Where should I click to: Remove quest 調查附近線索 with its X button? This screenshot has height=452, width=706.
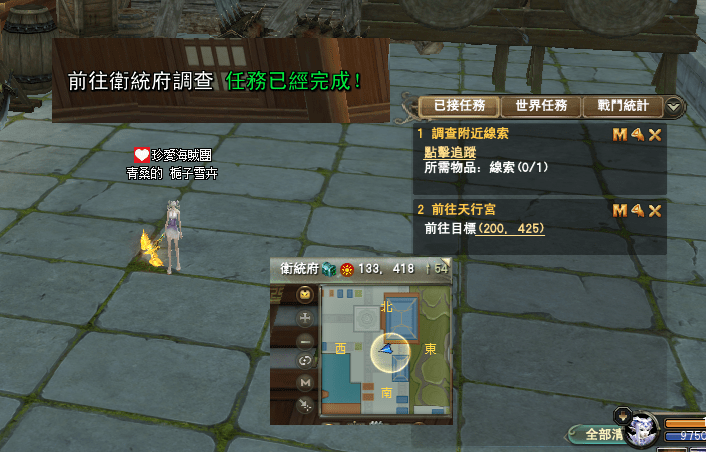tap(655, 134)
